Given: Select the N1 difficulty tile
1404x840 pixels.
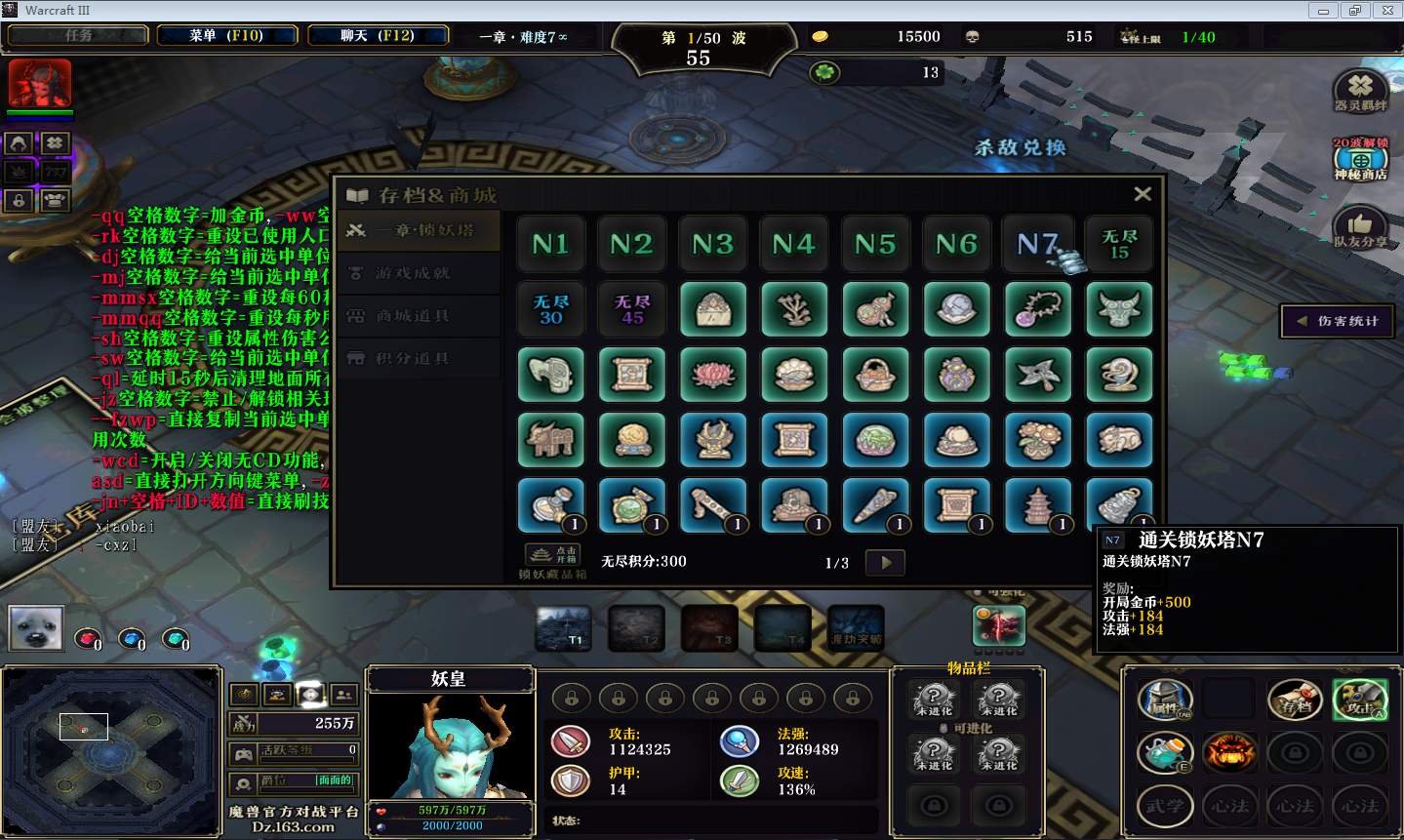Looking at the screenshot, I should pos(550,244).
